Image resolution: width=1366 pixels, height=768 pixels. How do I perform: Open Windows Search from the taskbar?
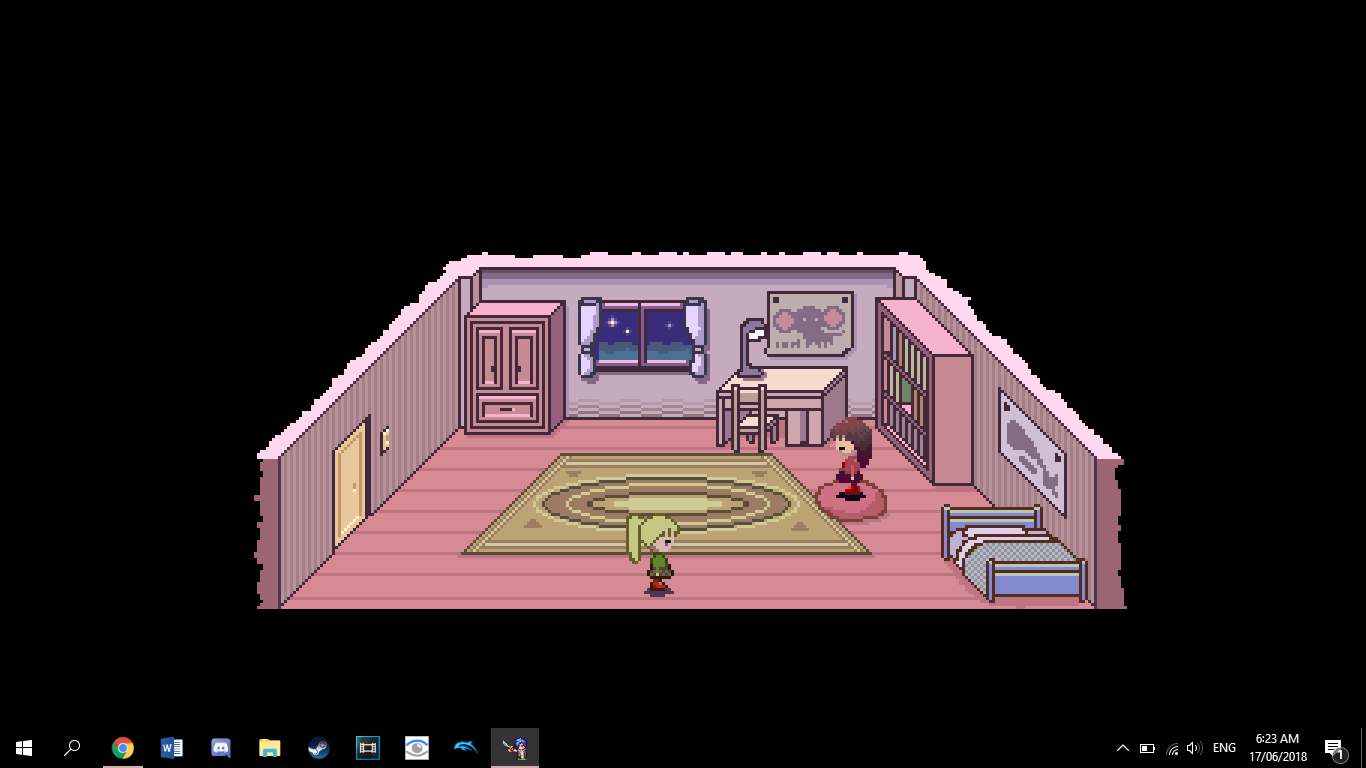pyautogui.click(x=71, y=747)
